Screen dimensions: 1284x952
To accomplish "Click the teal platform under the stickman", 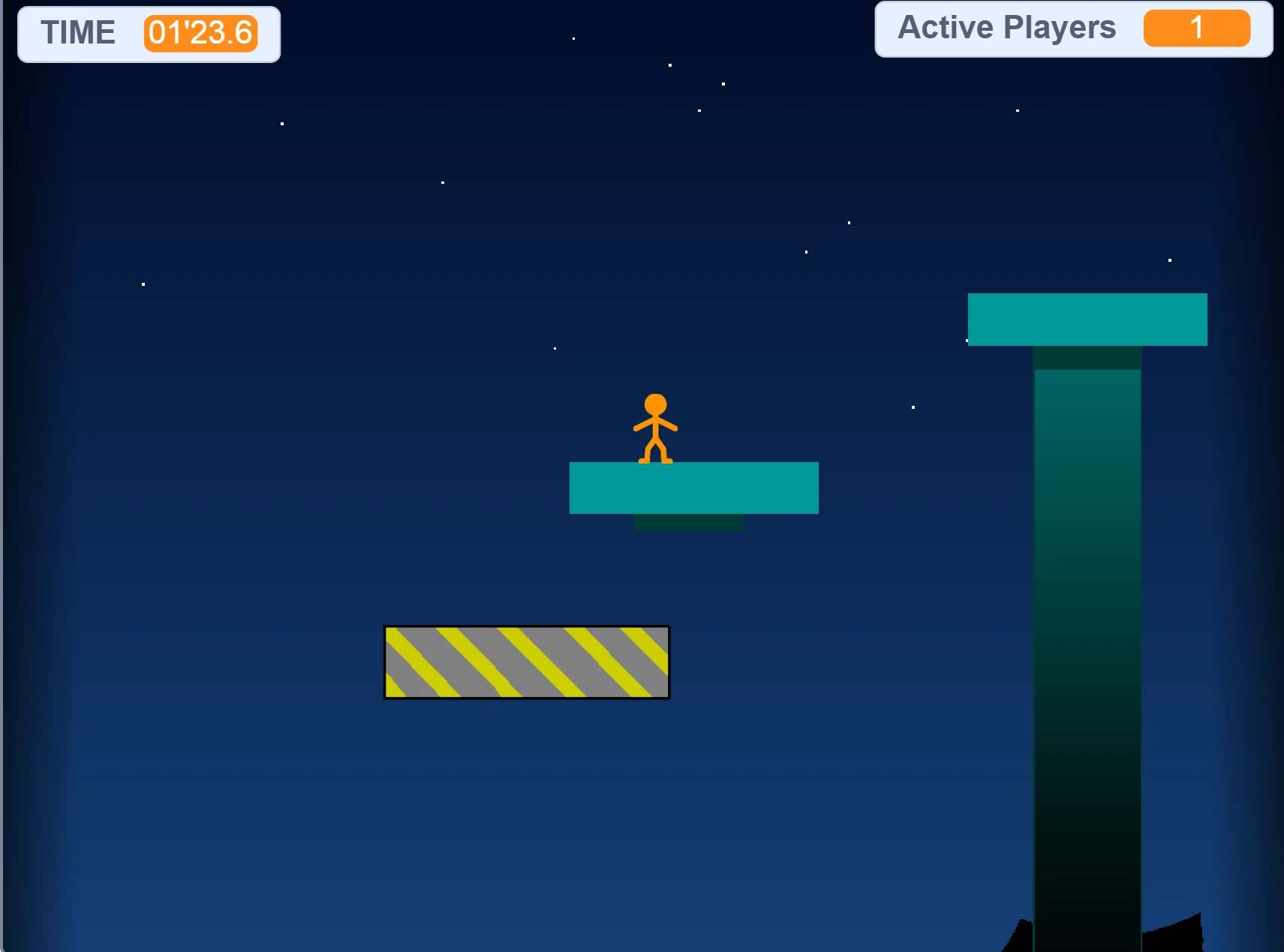I will (693, 488).
